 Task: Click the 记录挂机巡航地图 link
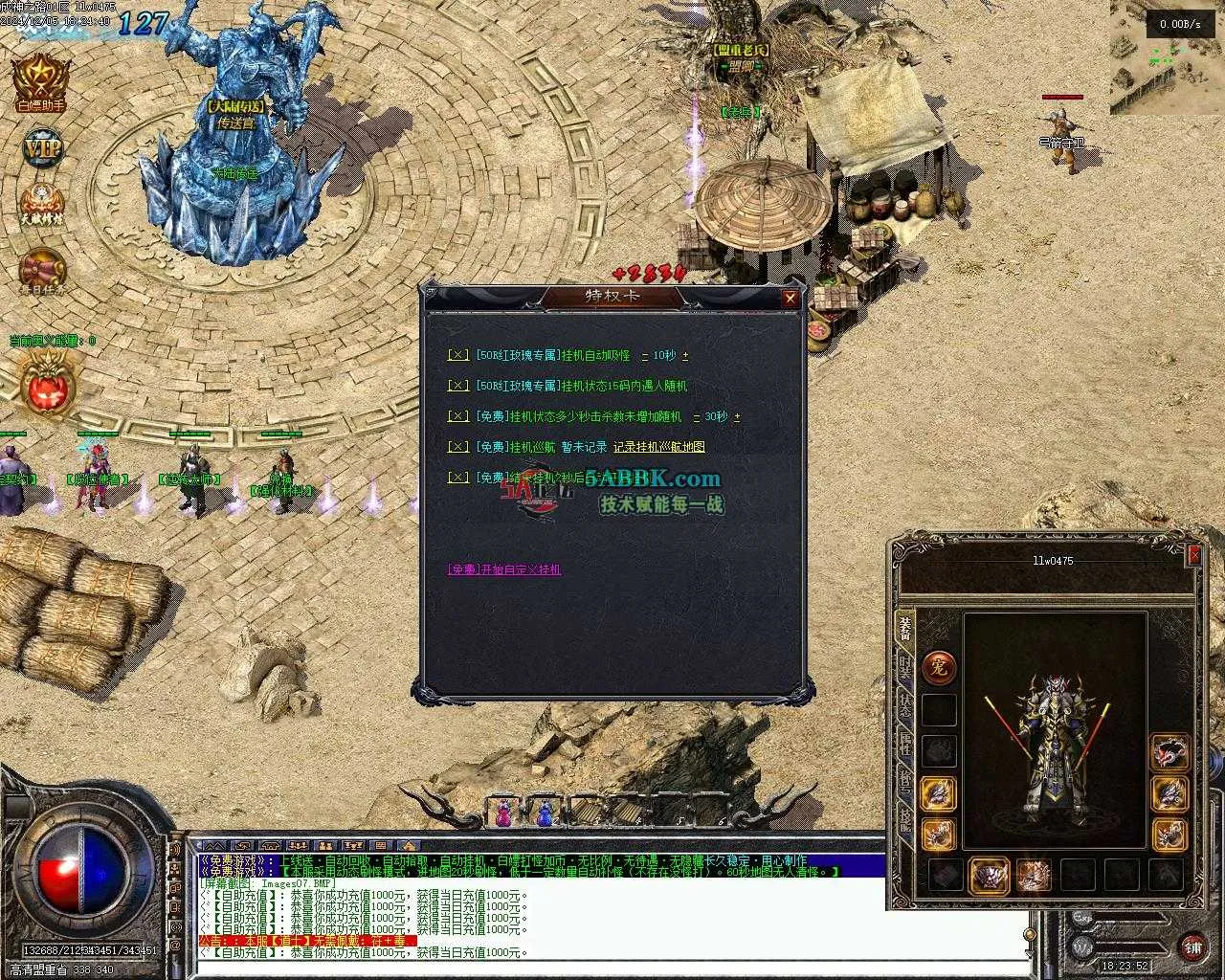(658, 447)
